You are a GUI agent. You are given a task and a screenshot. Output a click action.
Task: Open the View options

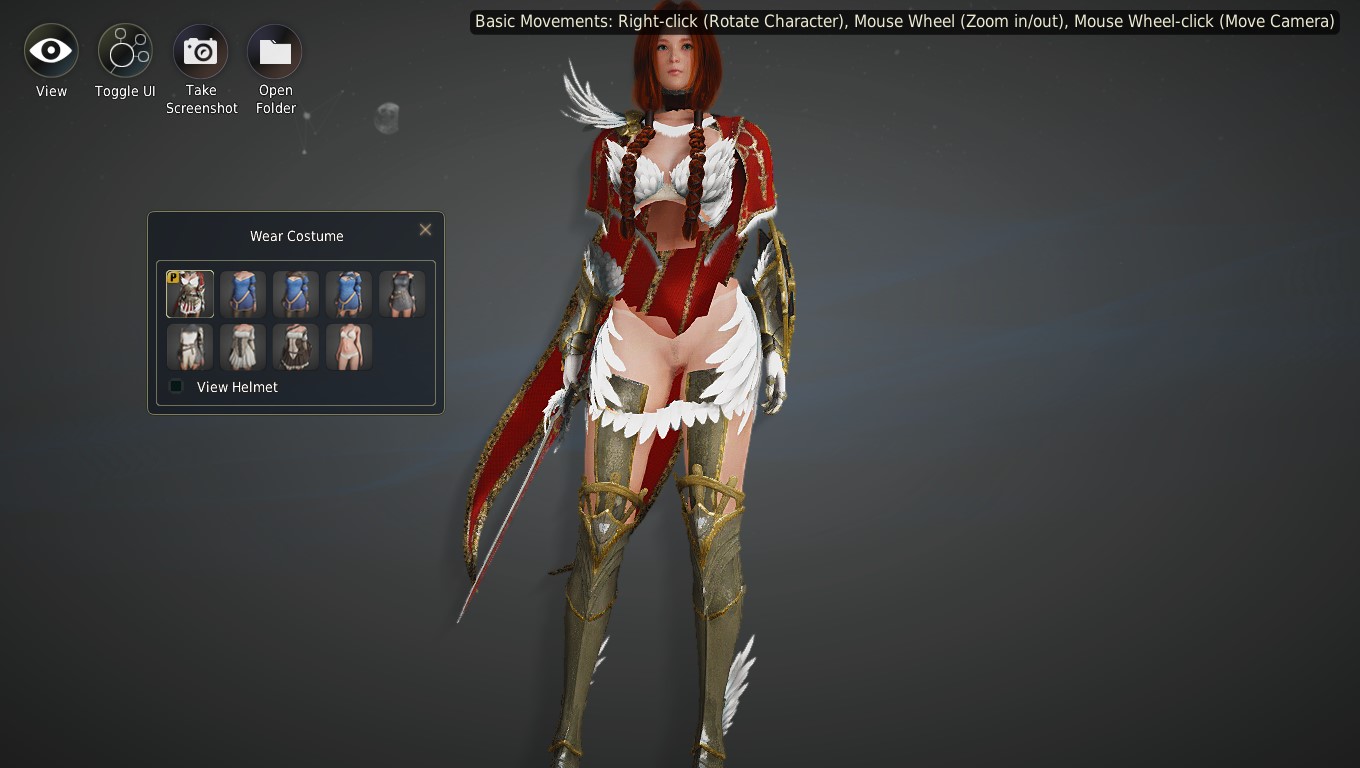[x=51, y=51]
